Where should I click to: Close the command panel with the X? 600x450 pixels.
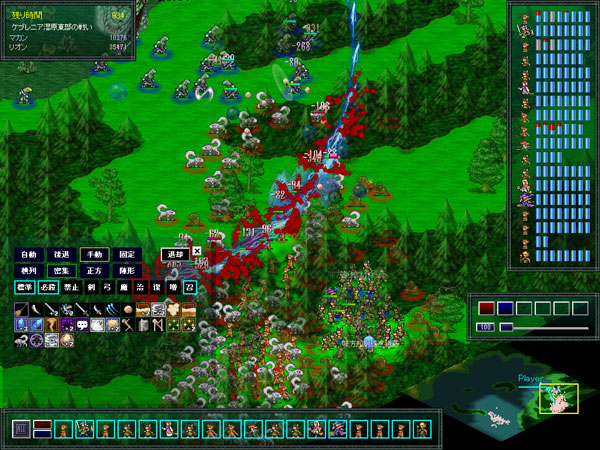[x=197, y=252]
